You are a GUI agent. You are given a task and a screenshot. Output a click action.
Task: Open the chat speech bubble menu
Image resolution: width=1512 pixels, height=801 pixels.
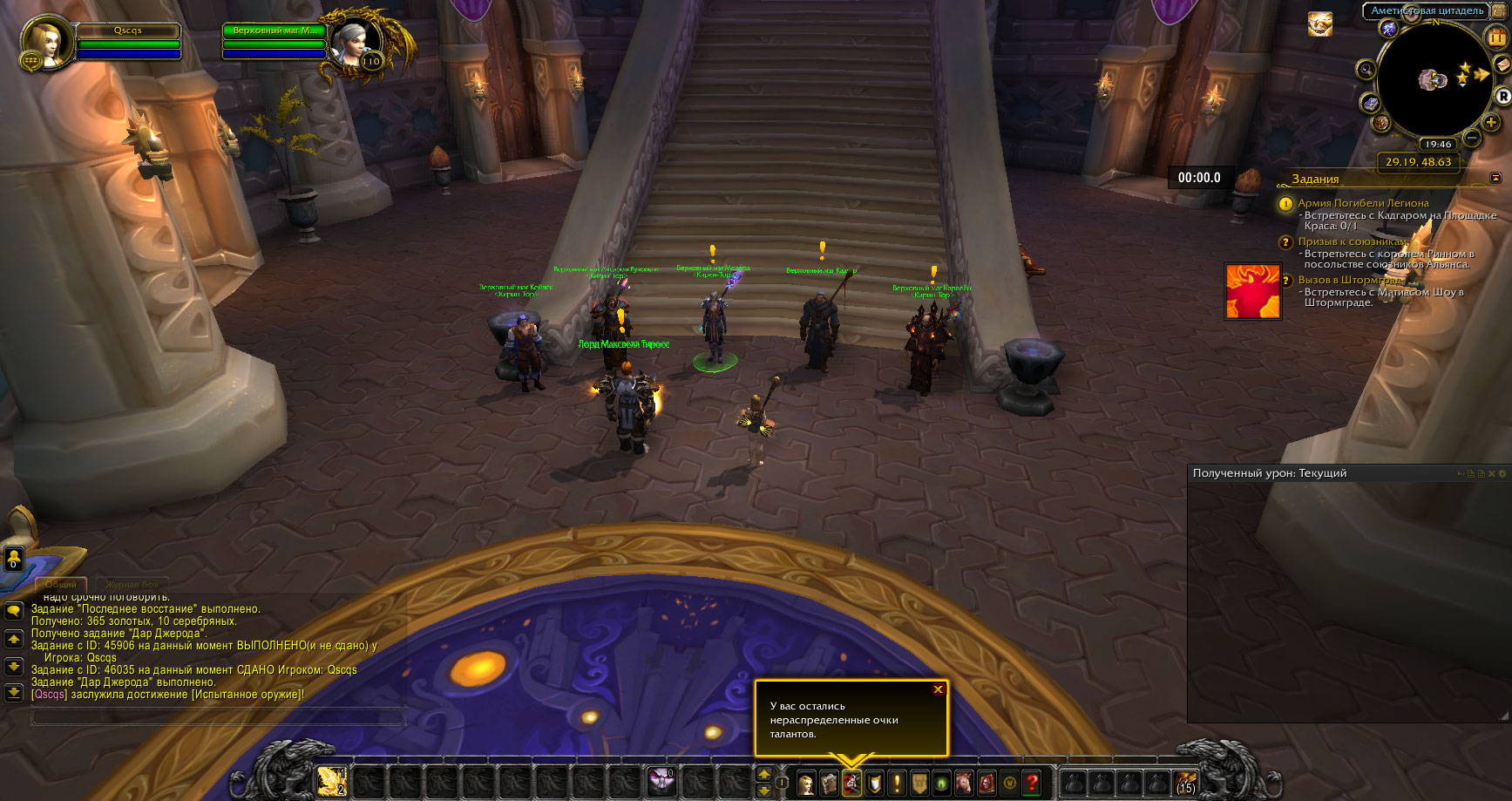coord(14,611)
